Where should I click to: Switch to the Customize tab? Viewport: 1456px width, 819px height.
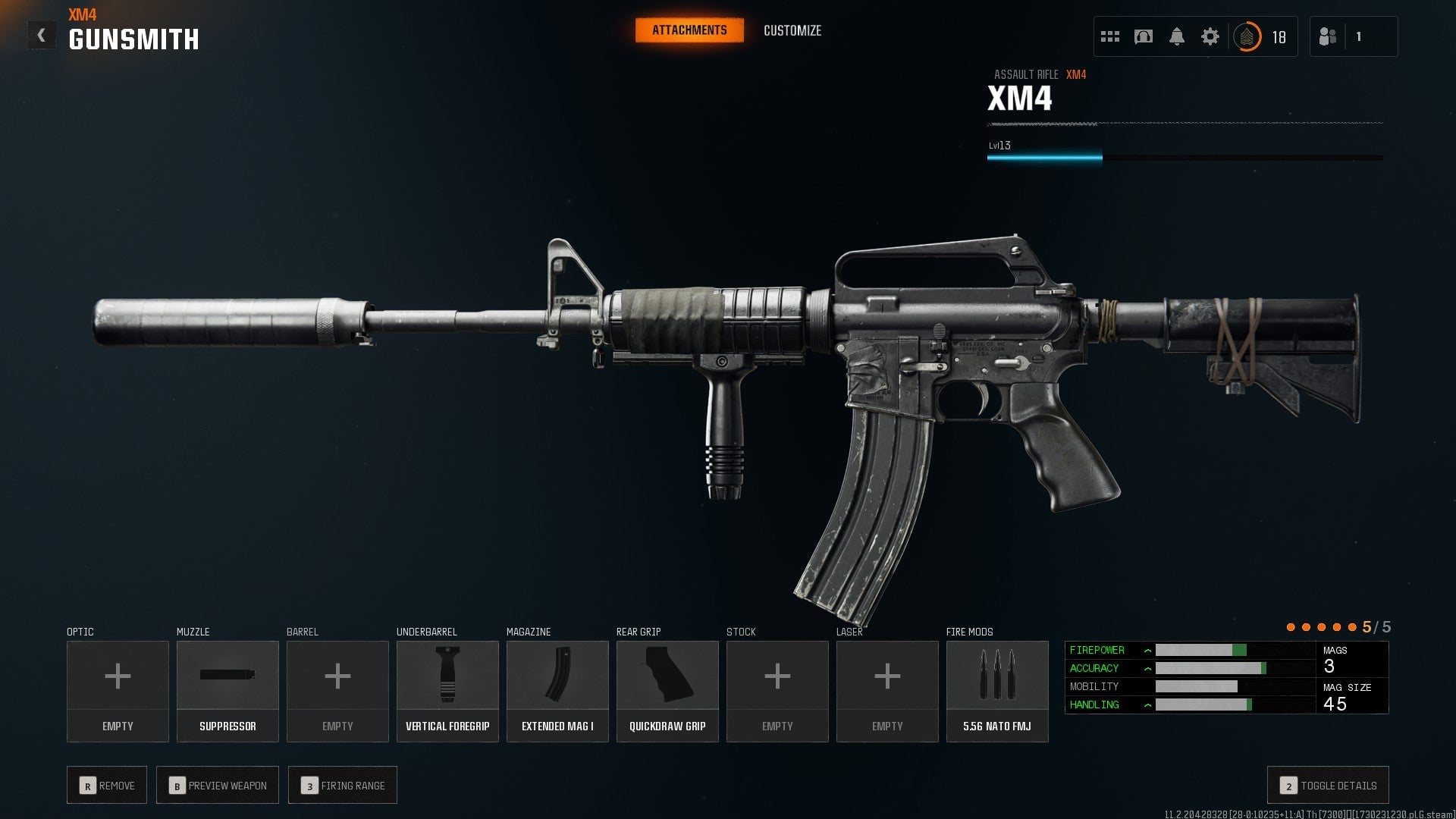(x=792, y=31)
